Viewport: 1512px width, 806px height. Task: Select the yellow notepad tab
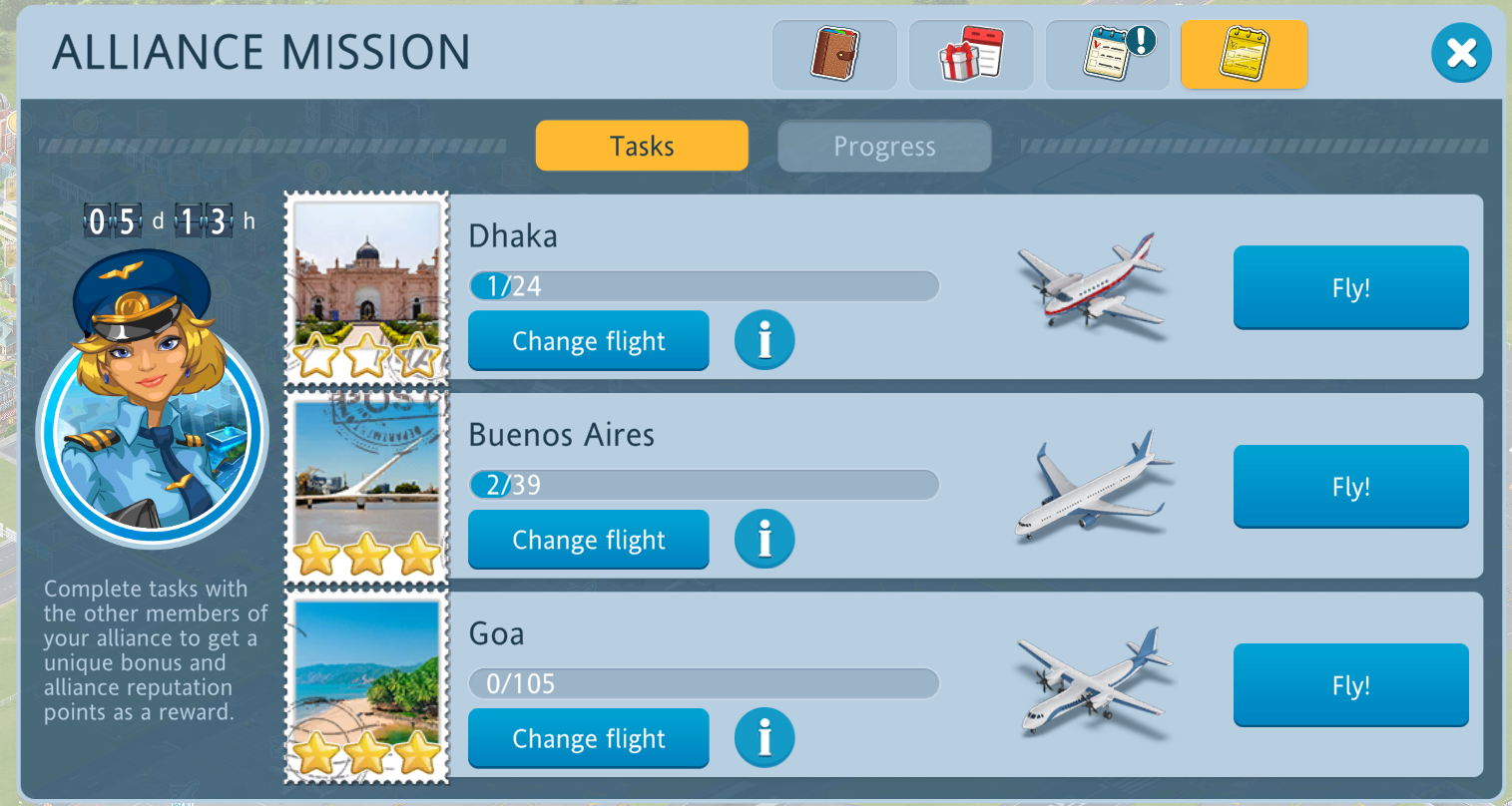(1244, 55)
